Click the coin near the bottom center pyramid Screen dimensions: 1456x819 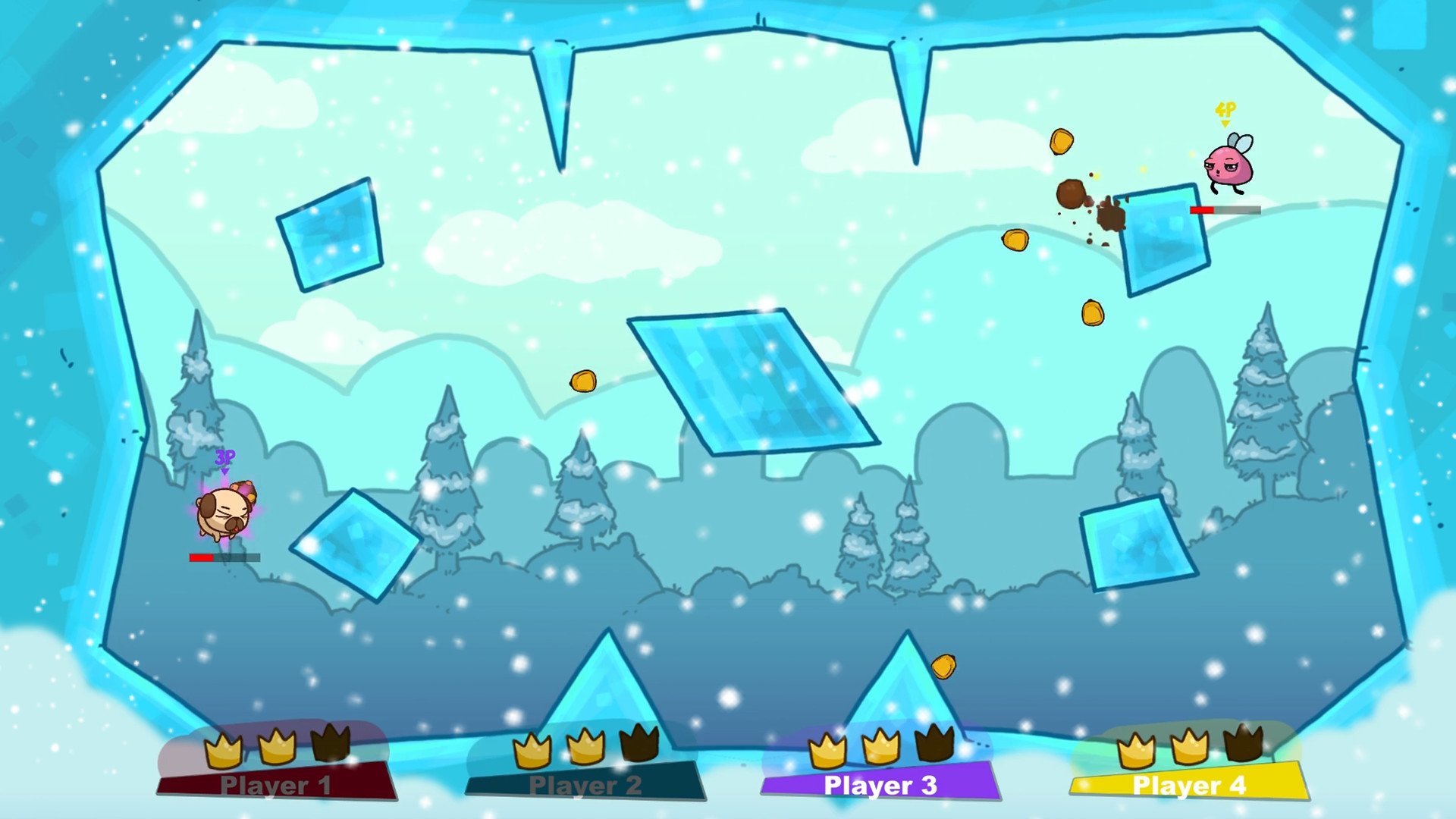click(x=945, y=666)
